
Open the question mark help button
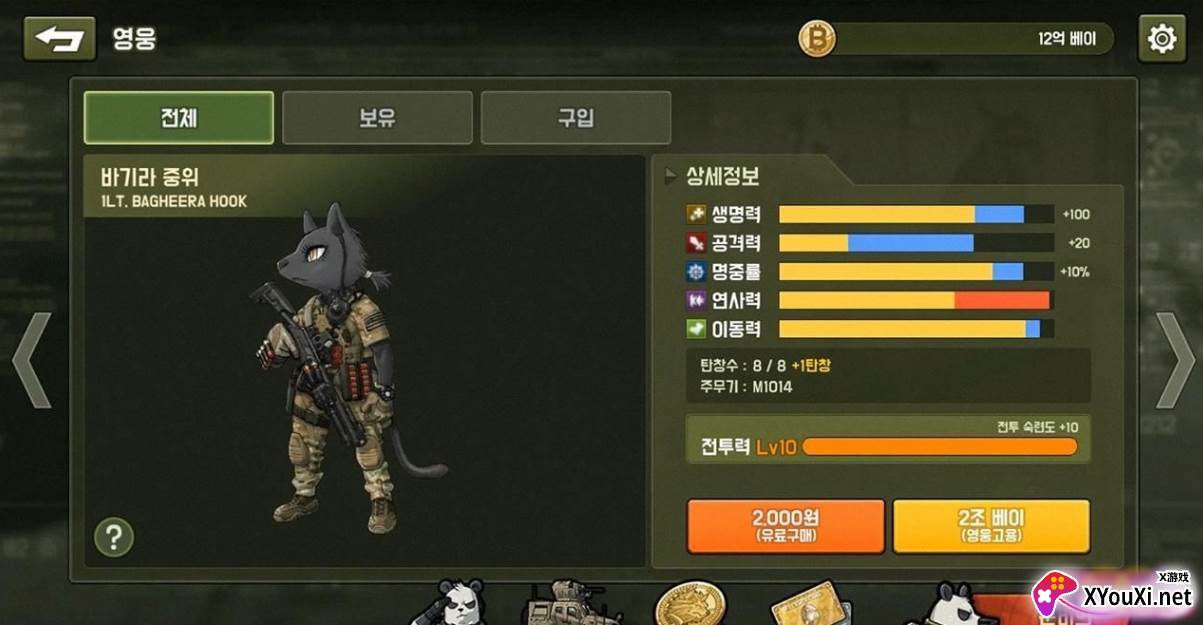[x=114, y=538]
